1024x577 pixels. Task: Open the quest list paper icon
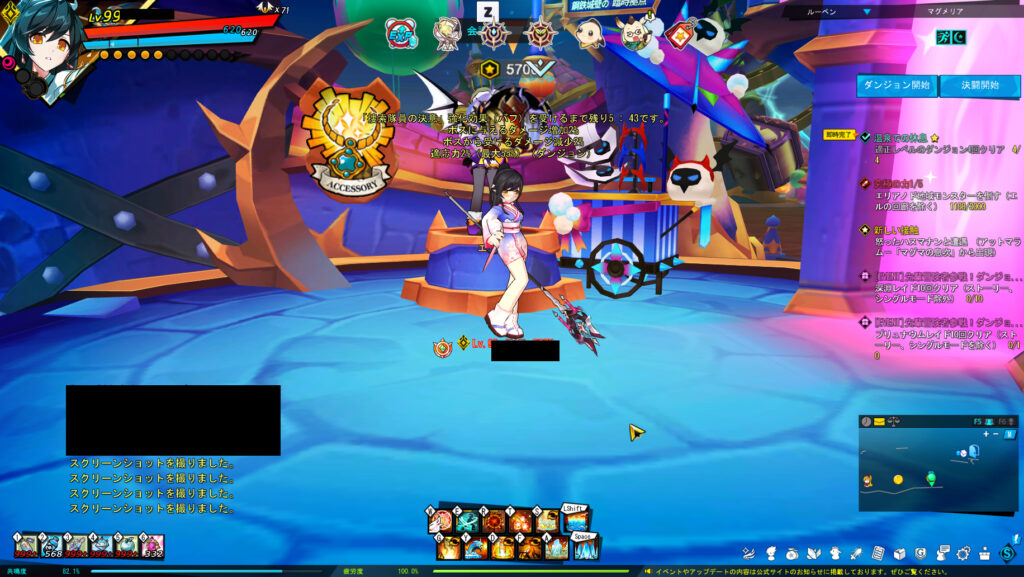tap(878, 552)
